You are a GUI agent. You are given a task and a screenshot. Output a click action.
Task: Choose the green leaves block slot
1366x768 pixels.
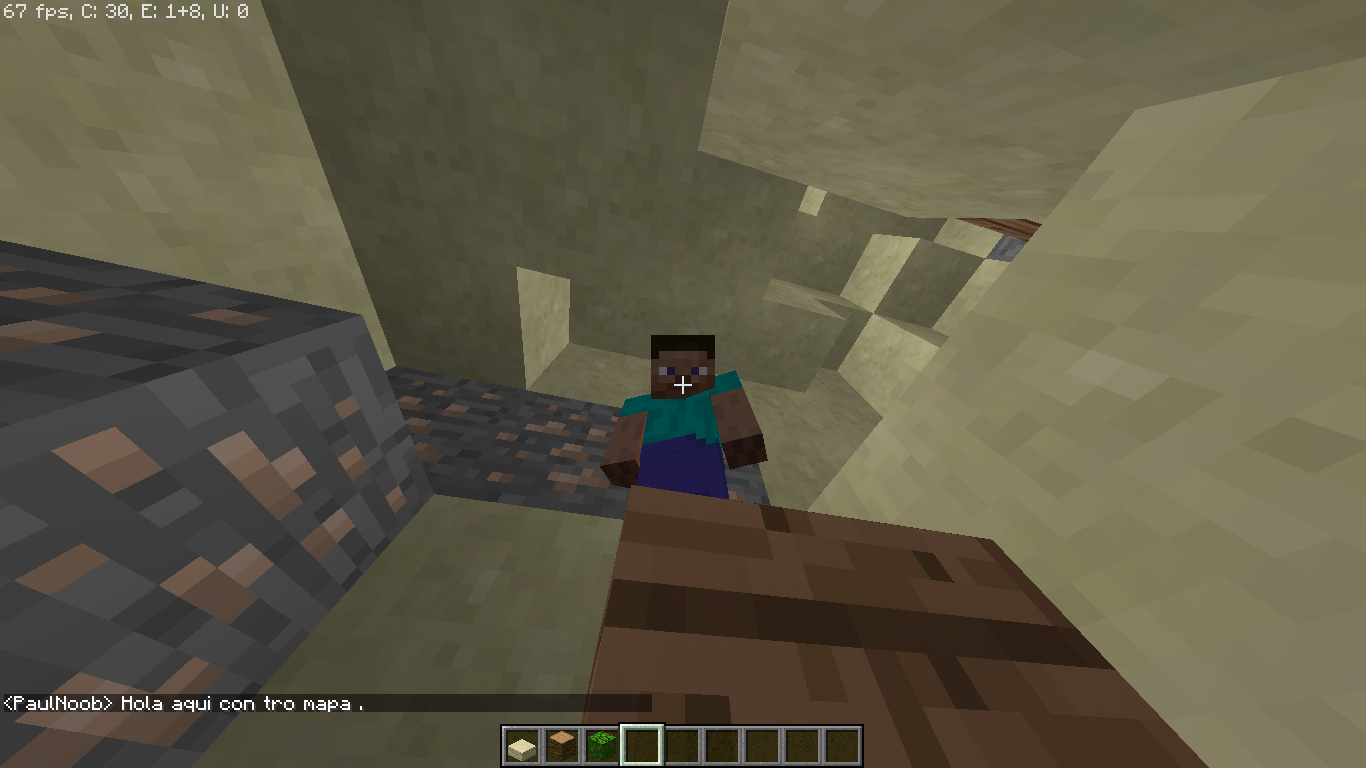pyautogui.click(x=601, y=746)
